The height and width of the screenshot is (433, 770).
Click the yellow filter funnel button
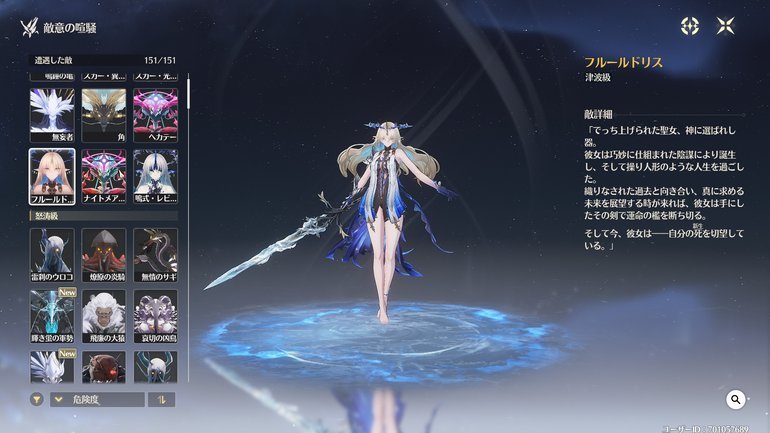click(x=37, y=400)
